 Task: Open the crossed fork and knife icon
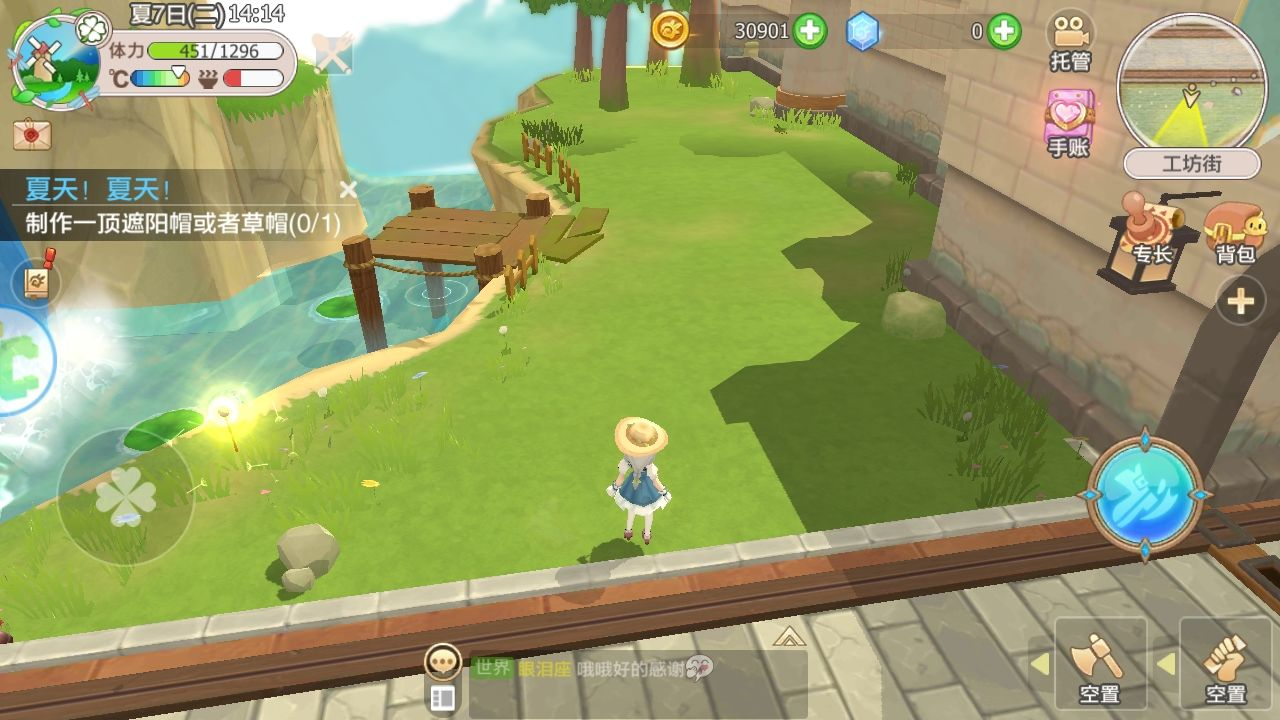click(x=333, y=52)
